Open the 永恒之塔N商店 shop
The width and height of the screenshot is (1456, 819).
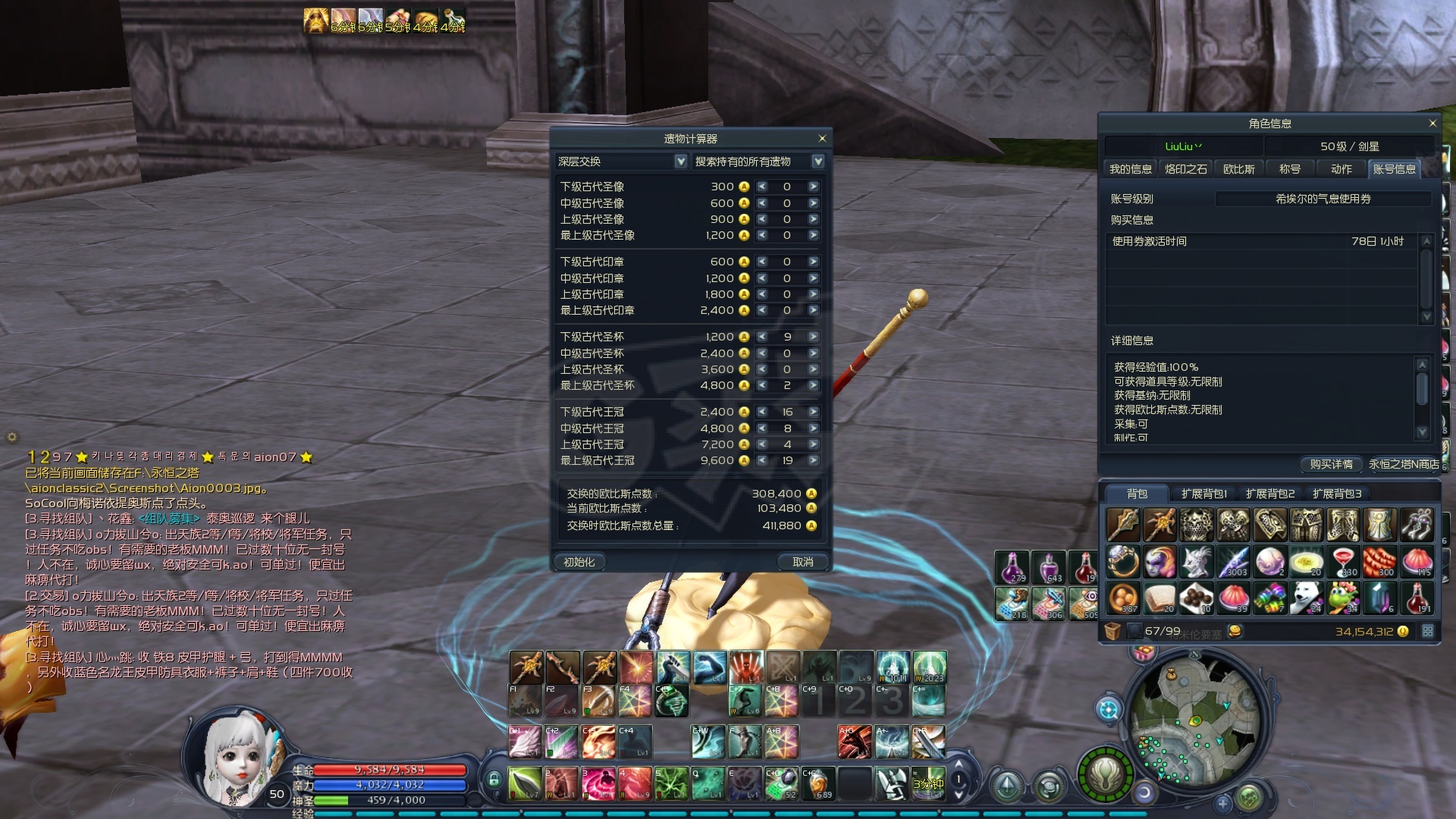[x=1403, y=464]
